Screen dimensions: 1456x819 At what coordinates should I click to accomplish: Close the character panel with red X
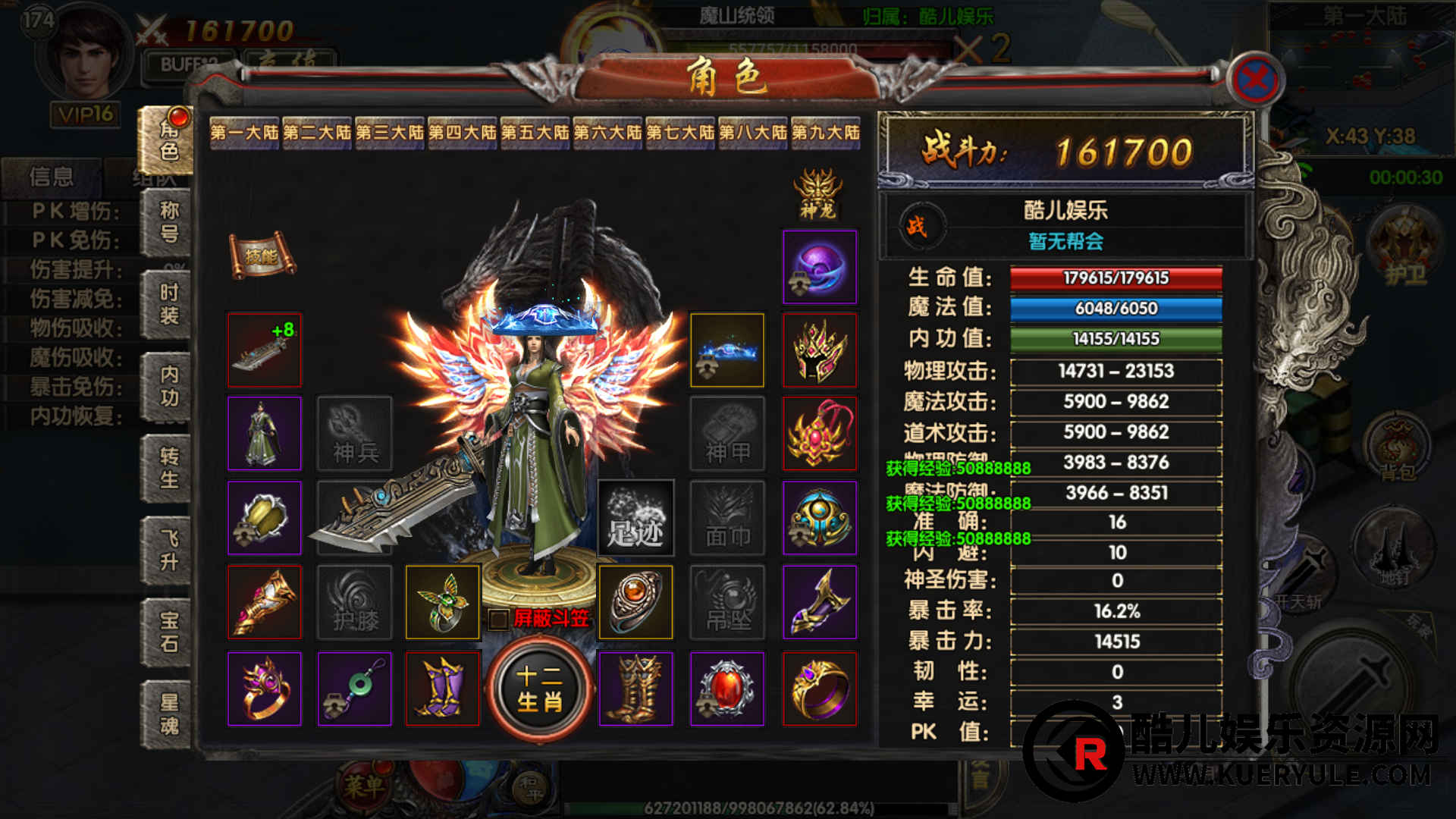click(x=1256, y=79)
